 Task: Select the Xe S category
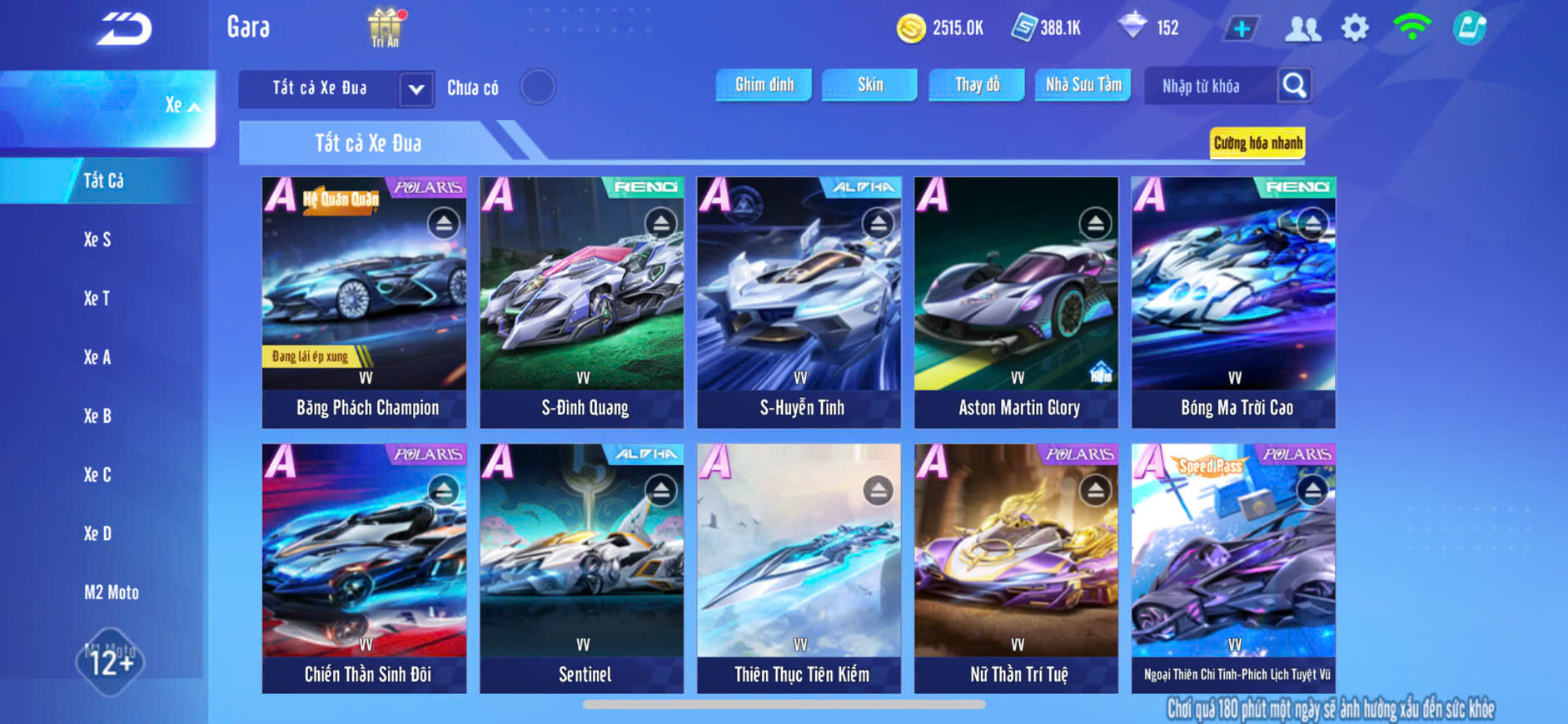point(97,240)
